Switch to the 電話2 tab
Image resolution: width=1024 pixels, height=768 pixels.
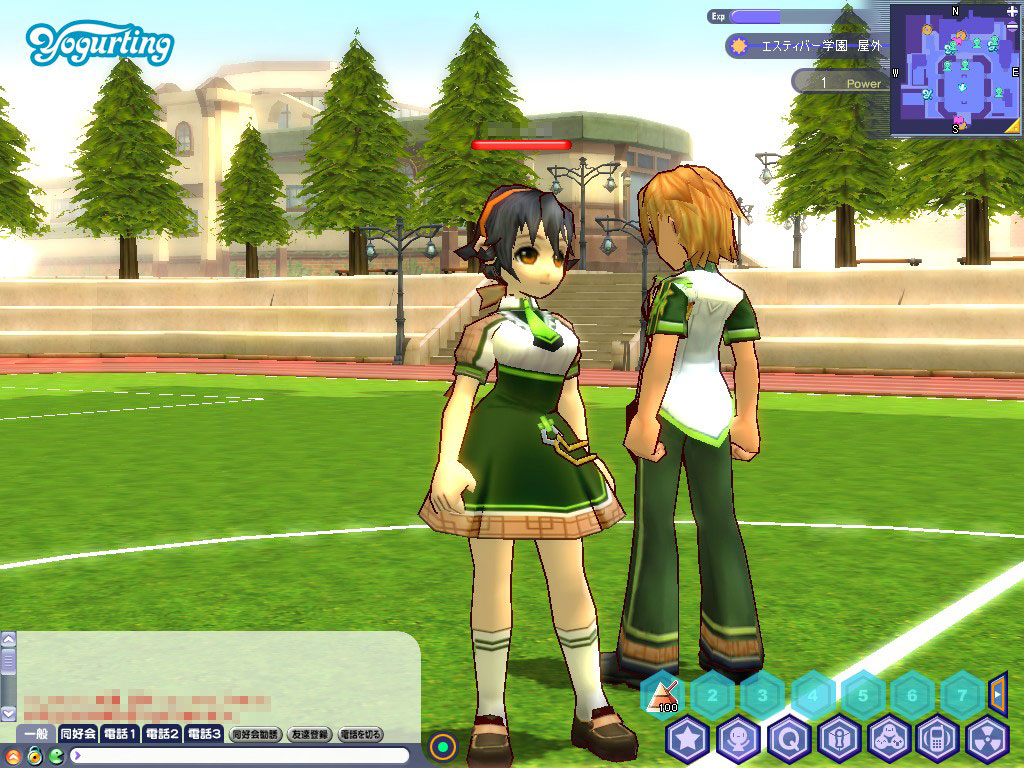tap(162, 734)
